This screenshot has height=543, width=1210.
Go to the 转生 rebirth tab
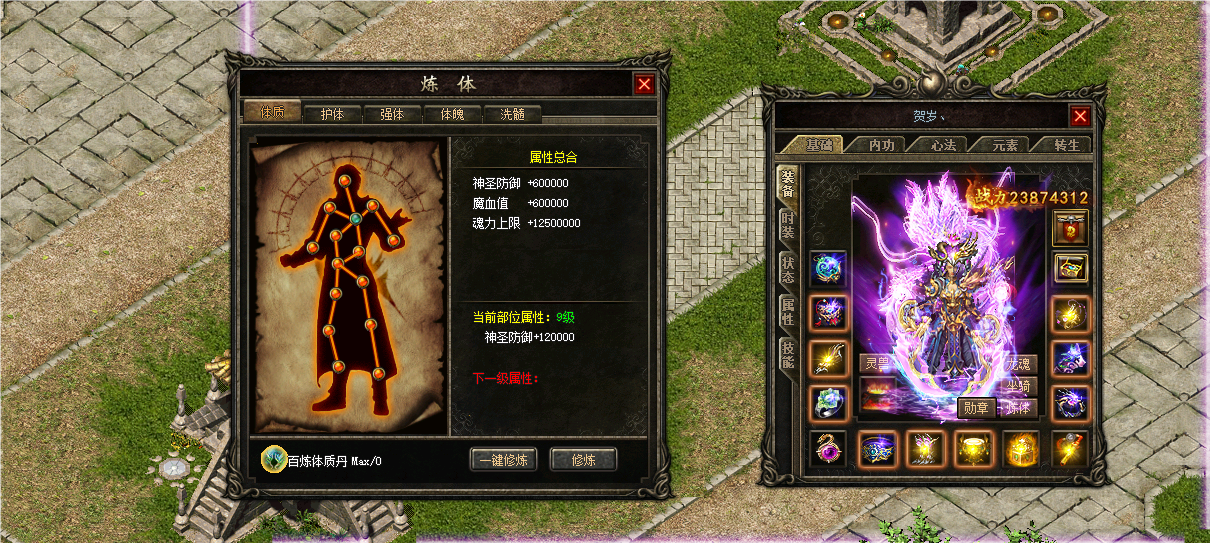(x=1067, y=145)
